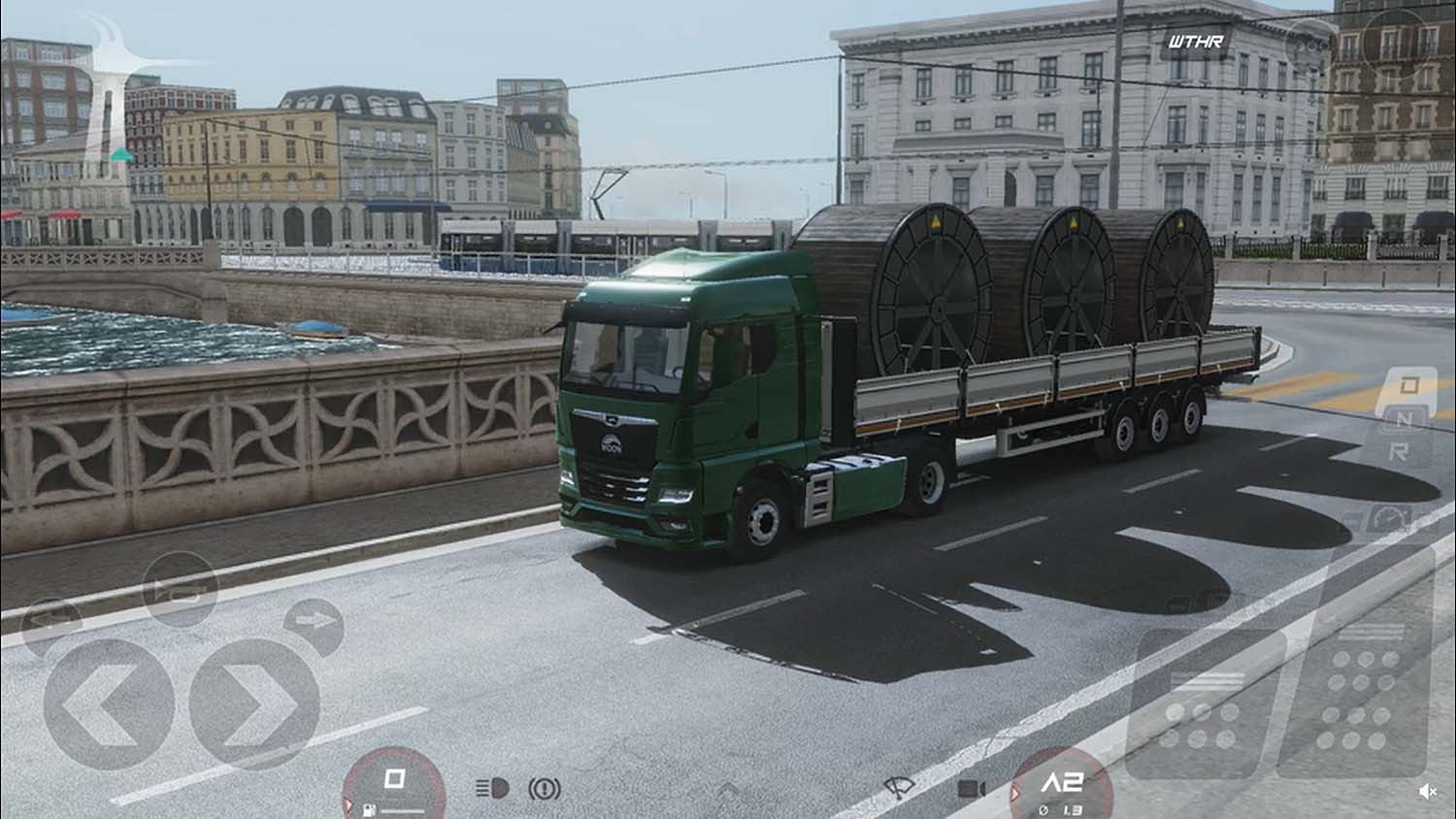Shift to Neutral with the N toggle

[x=1405, y=417]
